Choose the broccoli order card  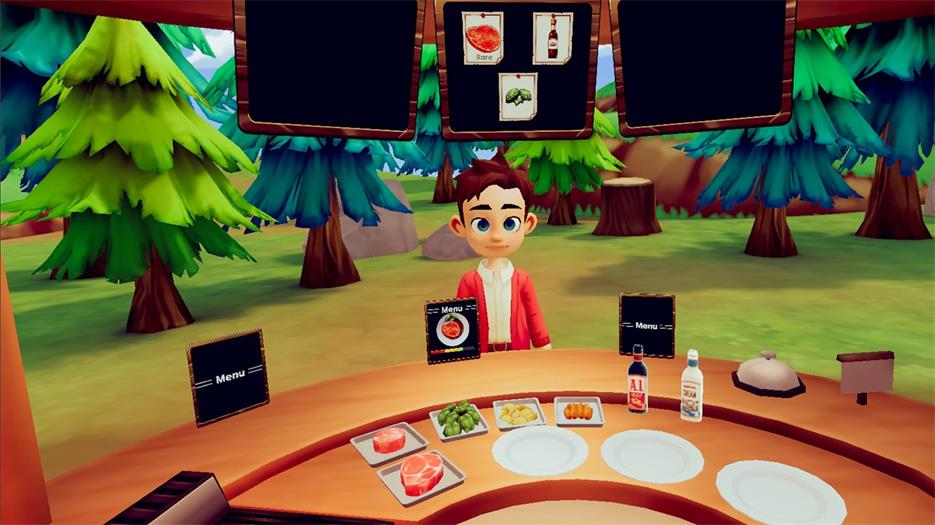(518, 96)
